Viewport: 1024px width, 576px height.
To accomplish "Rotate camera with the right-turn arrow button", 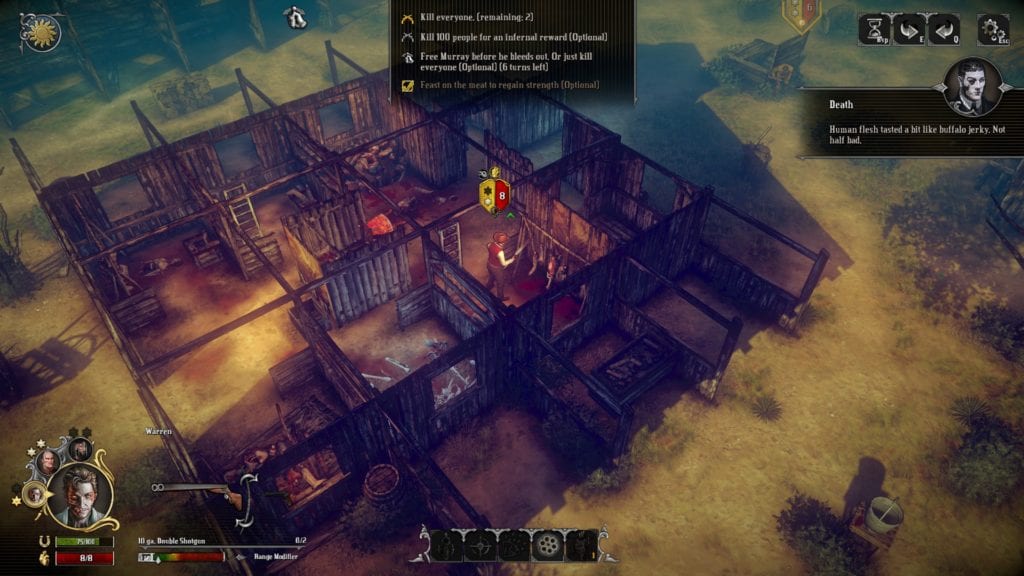I will (x=909, y=29).
